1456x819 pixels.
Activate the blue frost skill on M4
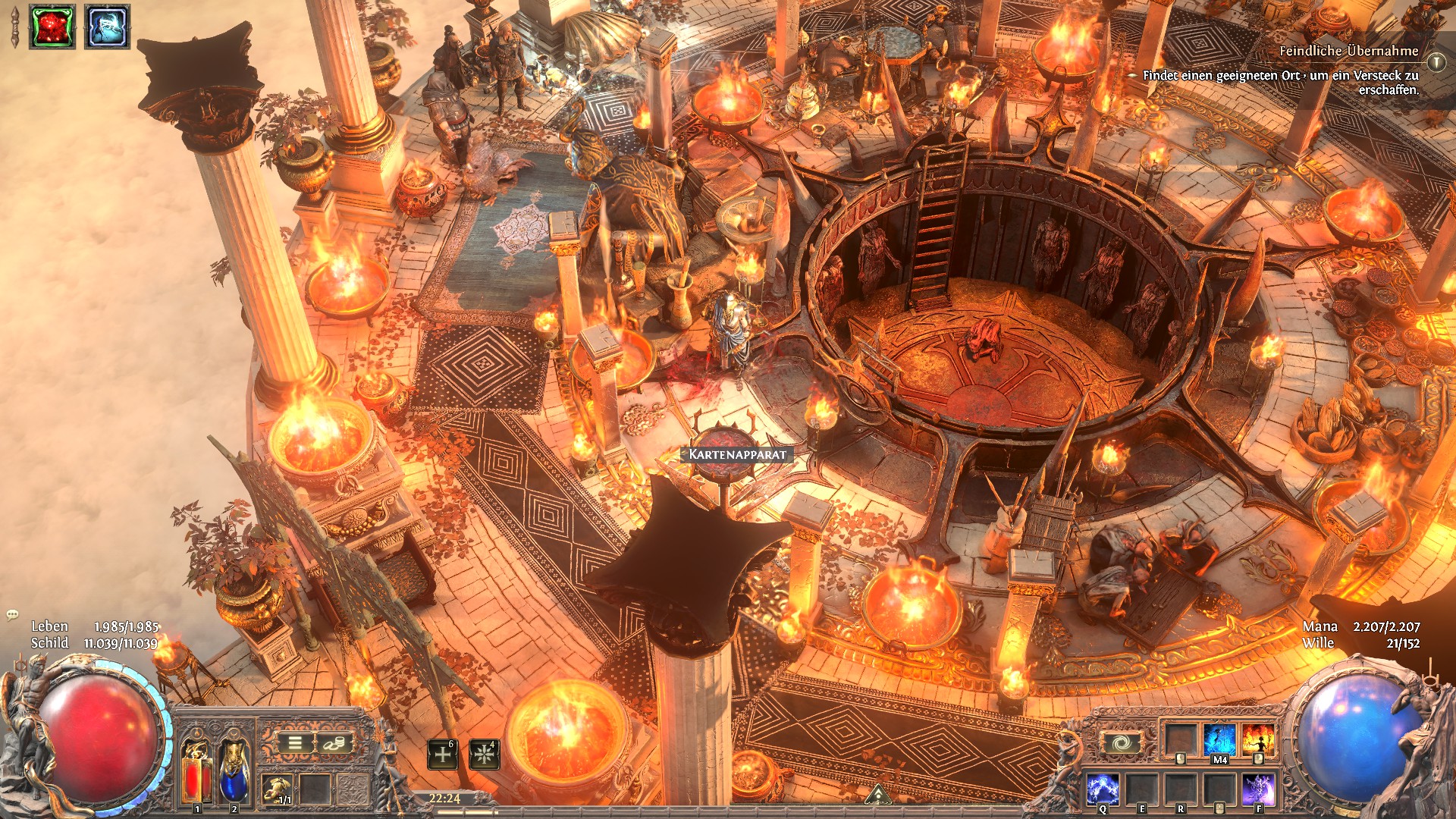[1219, 740]
